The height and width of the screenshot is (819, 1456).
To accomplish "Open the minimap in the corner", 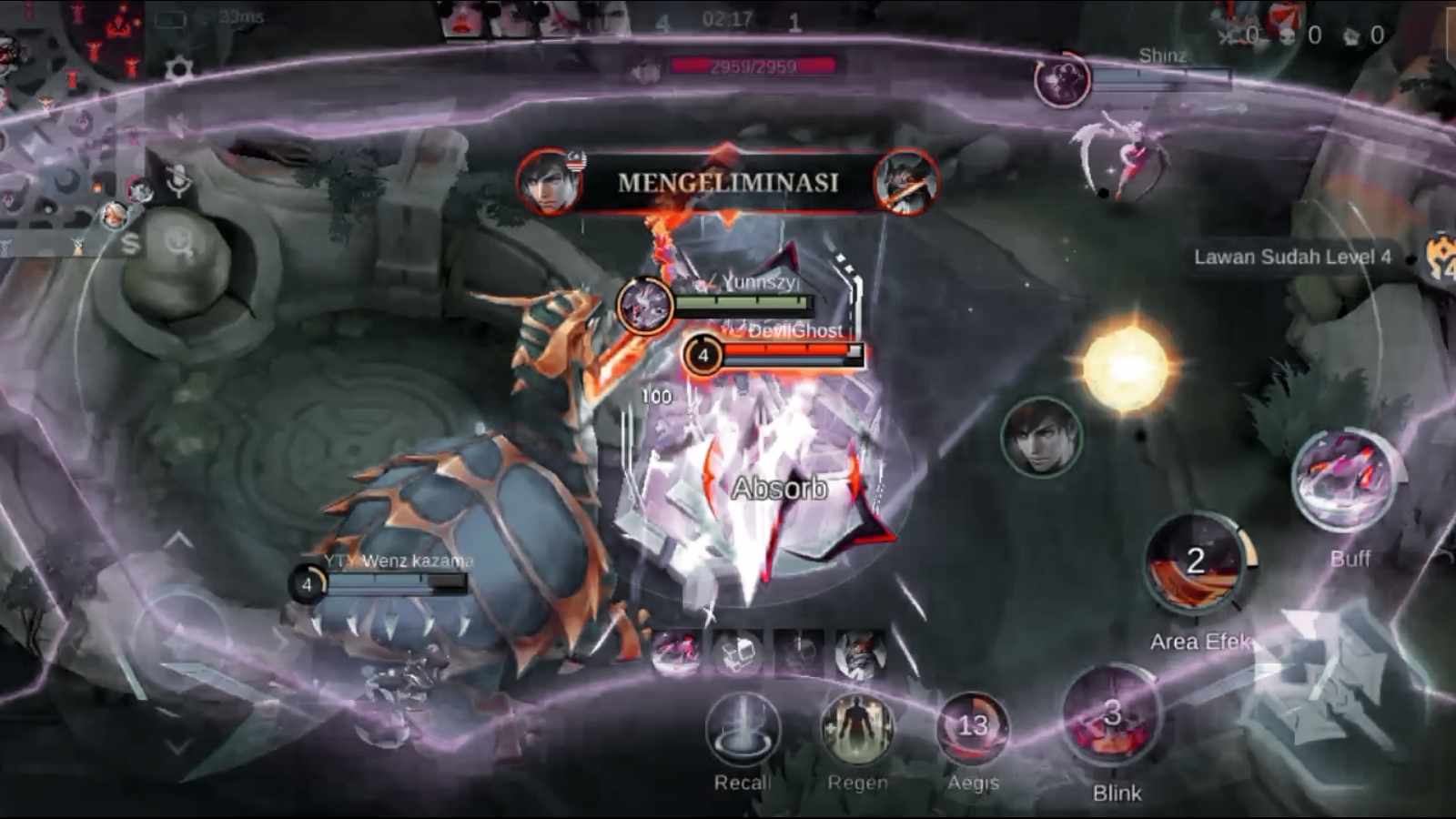I will tap(64, 55).
